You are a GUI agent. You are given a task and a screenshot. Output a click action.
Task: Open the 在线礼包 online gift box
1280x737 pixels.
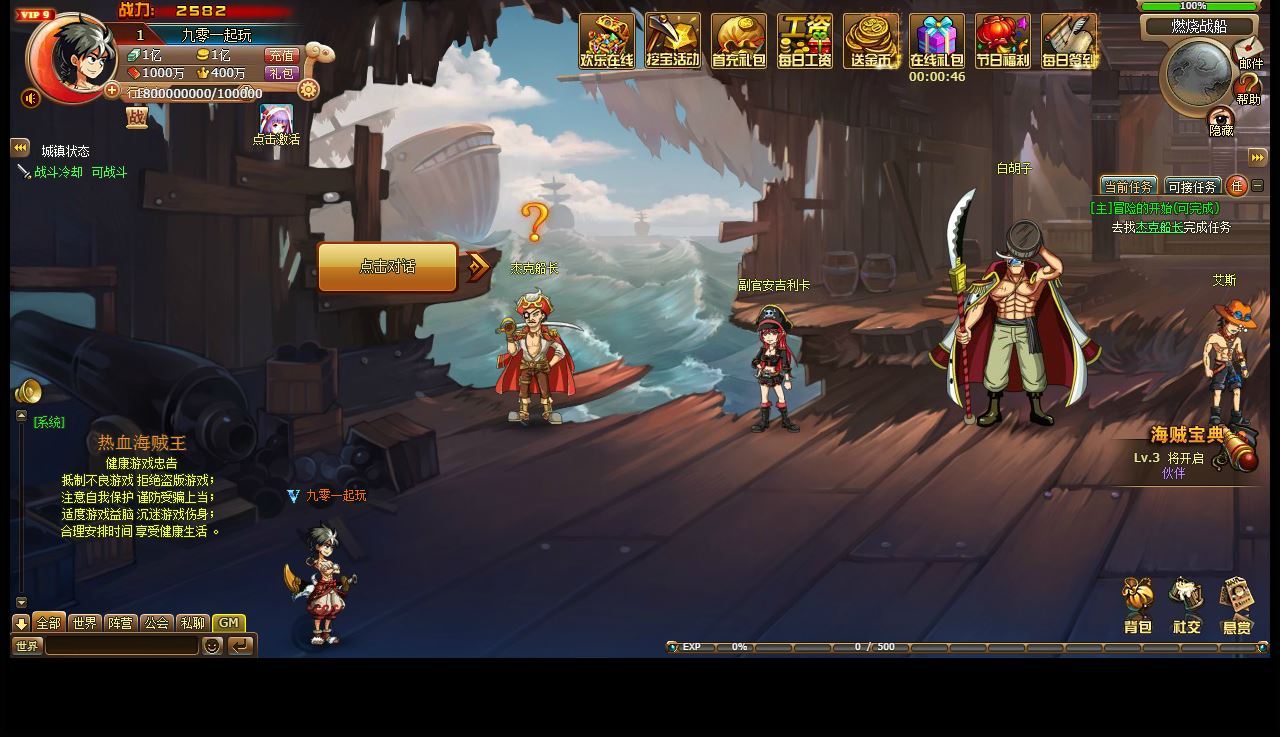pos(937,41)
